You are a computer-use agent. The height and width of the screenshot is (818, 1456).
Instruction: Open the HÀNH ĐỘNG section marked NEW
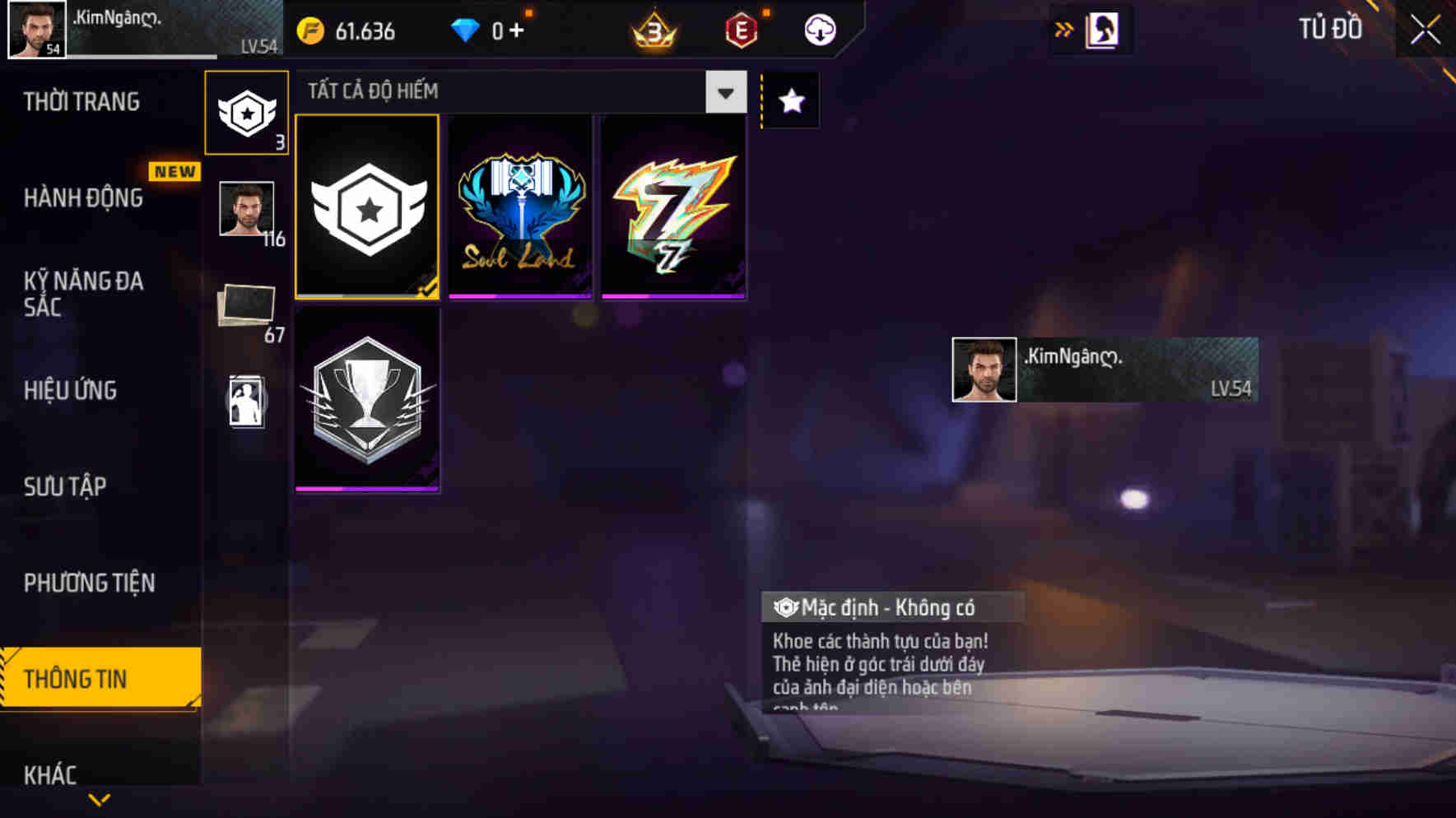coord(82,198)
